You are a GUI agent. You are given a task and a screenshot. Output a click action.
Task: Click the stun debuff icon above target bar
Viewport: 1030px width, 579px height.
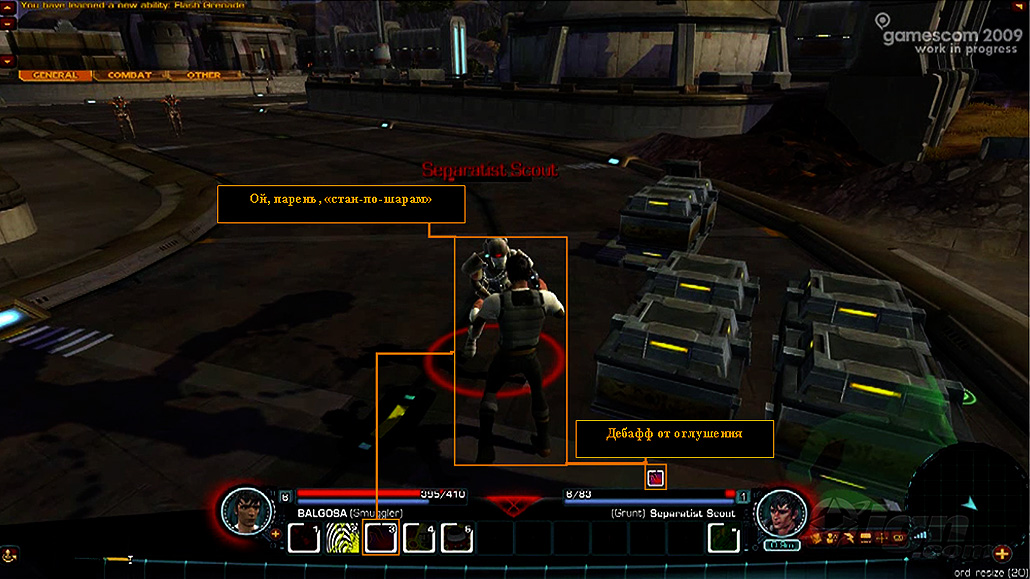[x=656, y=478]
